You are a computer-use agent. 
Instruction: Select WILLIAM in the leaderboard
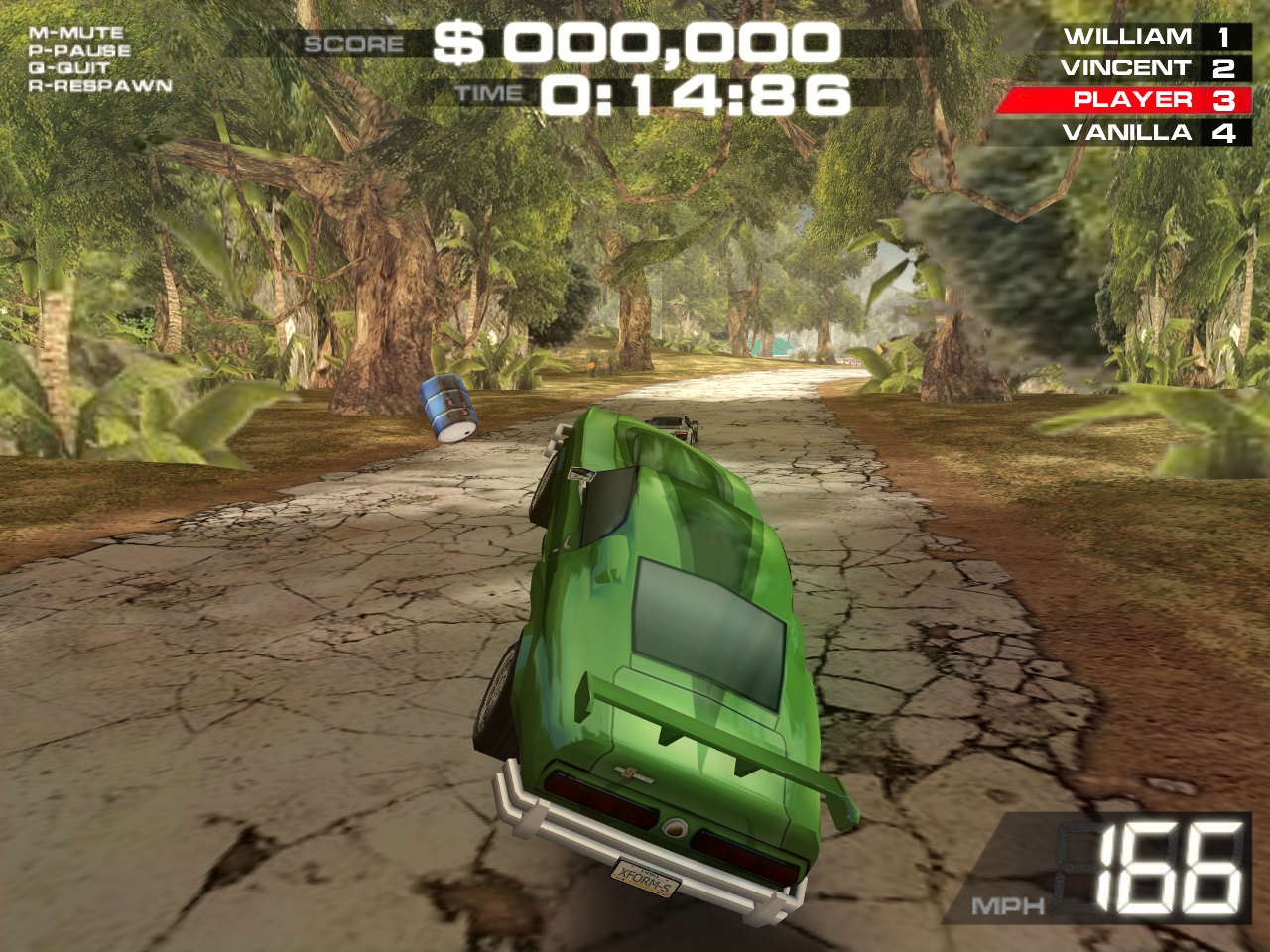click(1126, 36)
